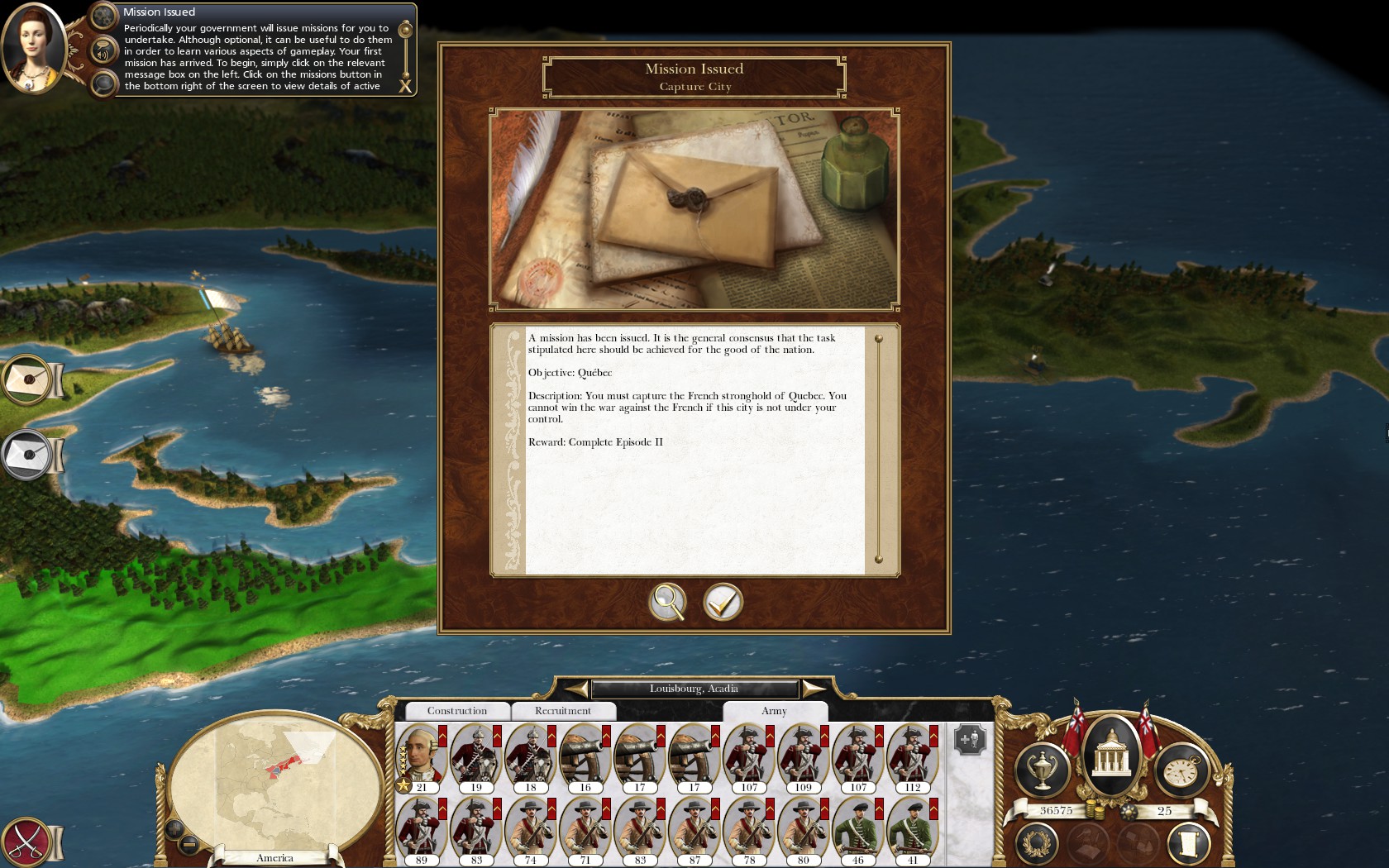Switch to the Construction tab
This screenshot has height=868, width=1389.
pos(456,711)
